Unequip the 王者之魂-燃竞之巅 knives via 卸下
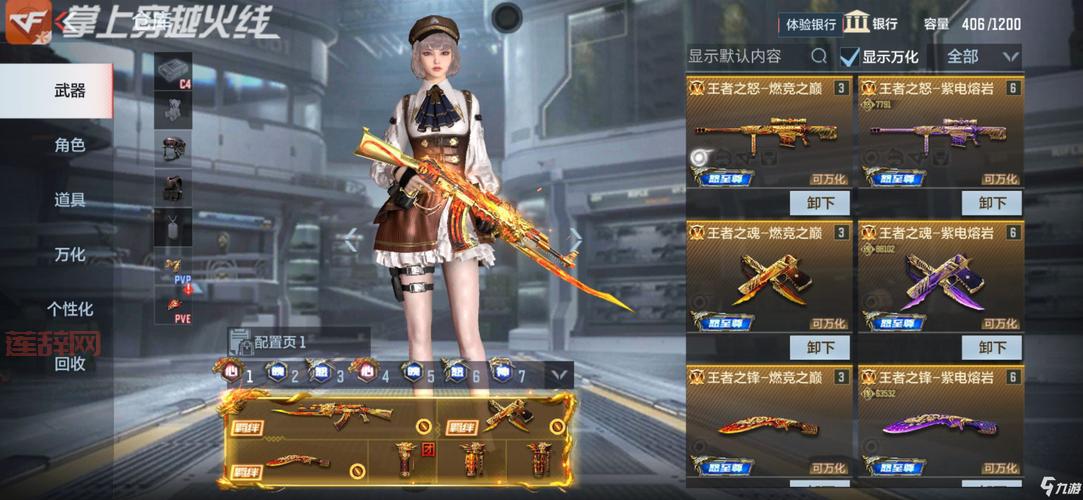This screenshot has width=1083, height=500. click(x=819, y=347)
